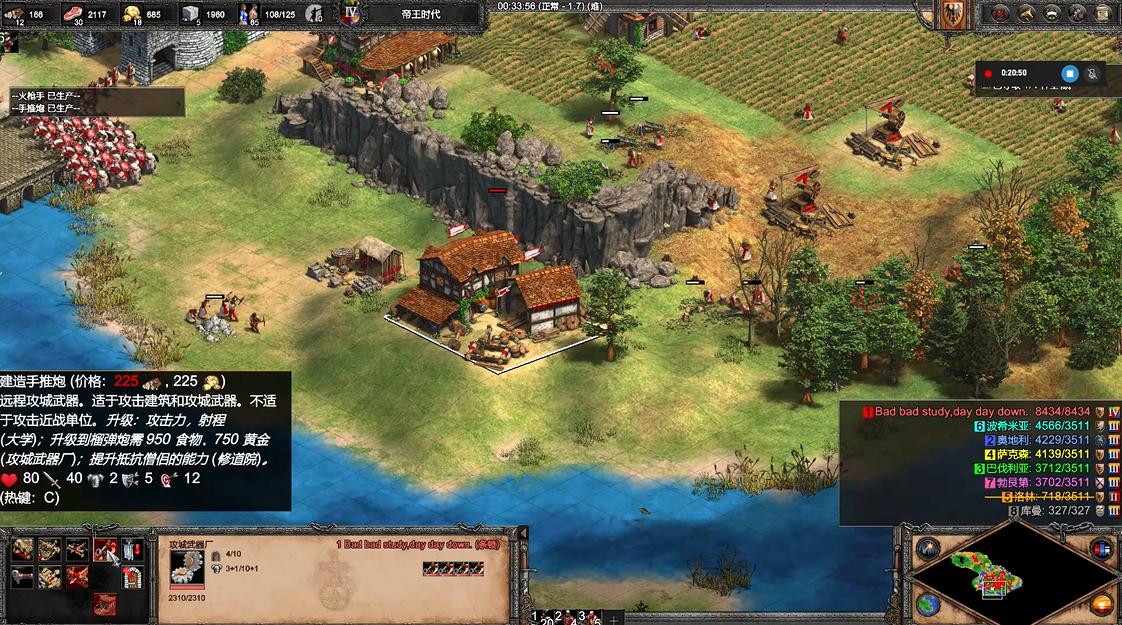
Task: Activate the flare signal button beside minimap
Action: point(928,549)
